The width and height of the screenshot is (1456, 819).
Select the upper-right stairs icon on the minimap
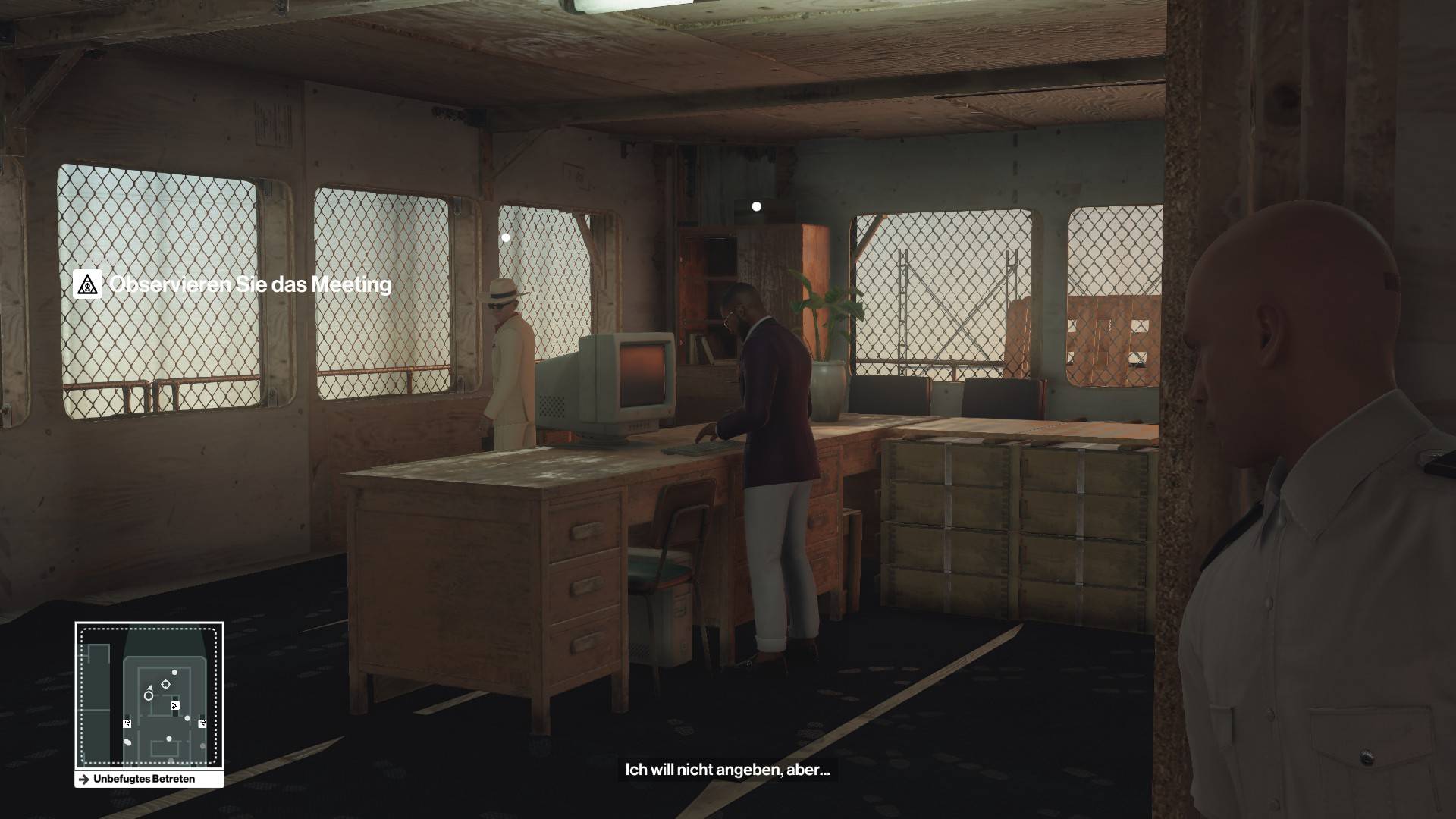[175, 706]
